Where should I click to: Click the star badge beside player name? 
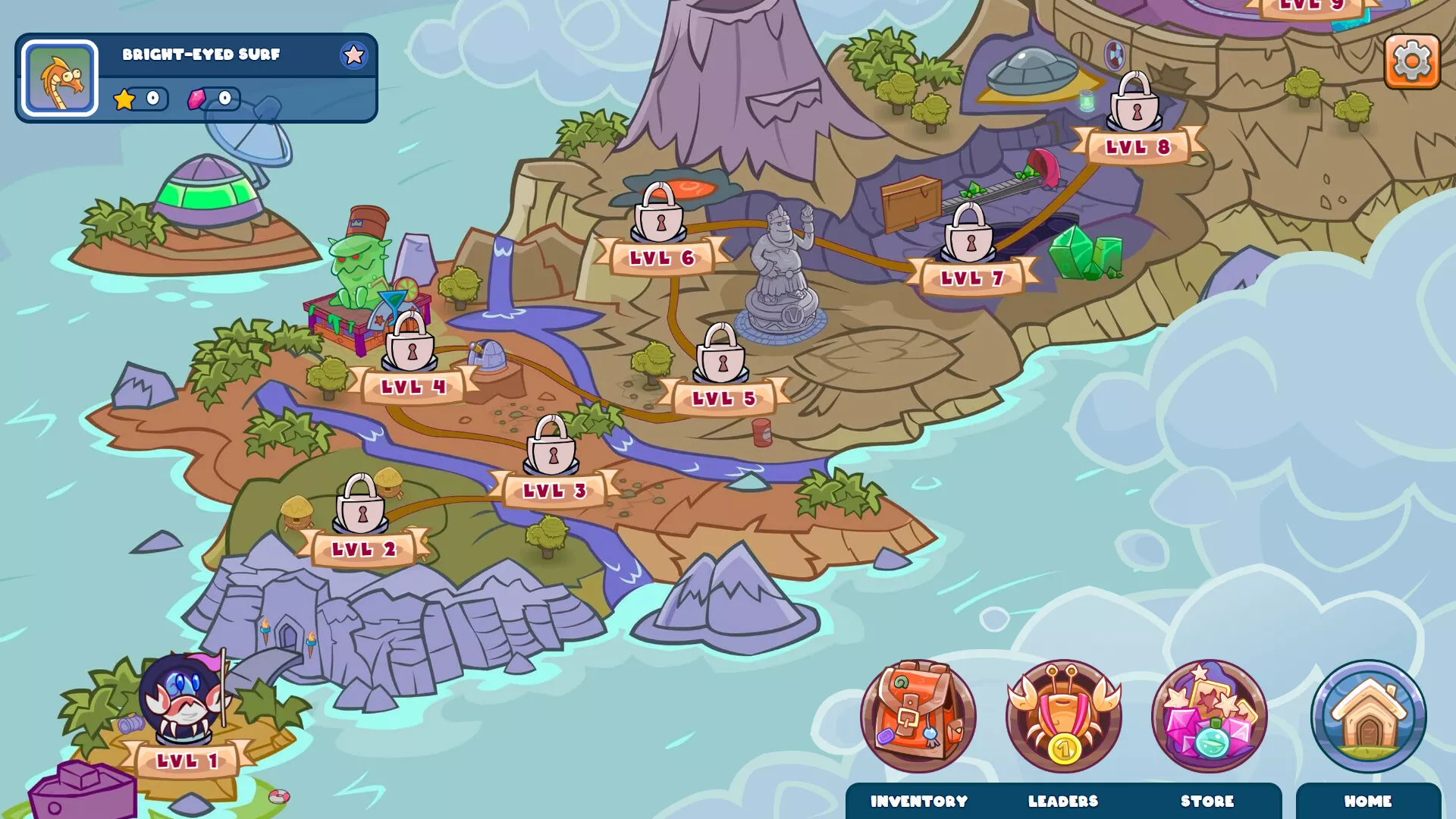click(353, 55)
